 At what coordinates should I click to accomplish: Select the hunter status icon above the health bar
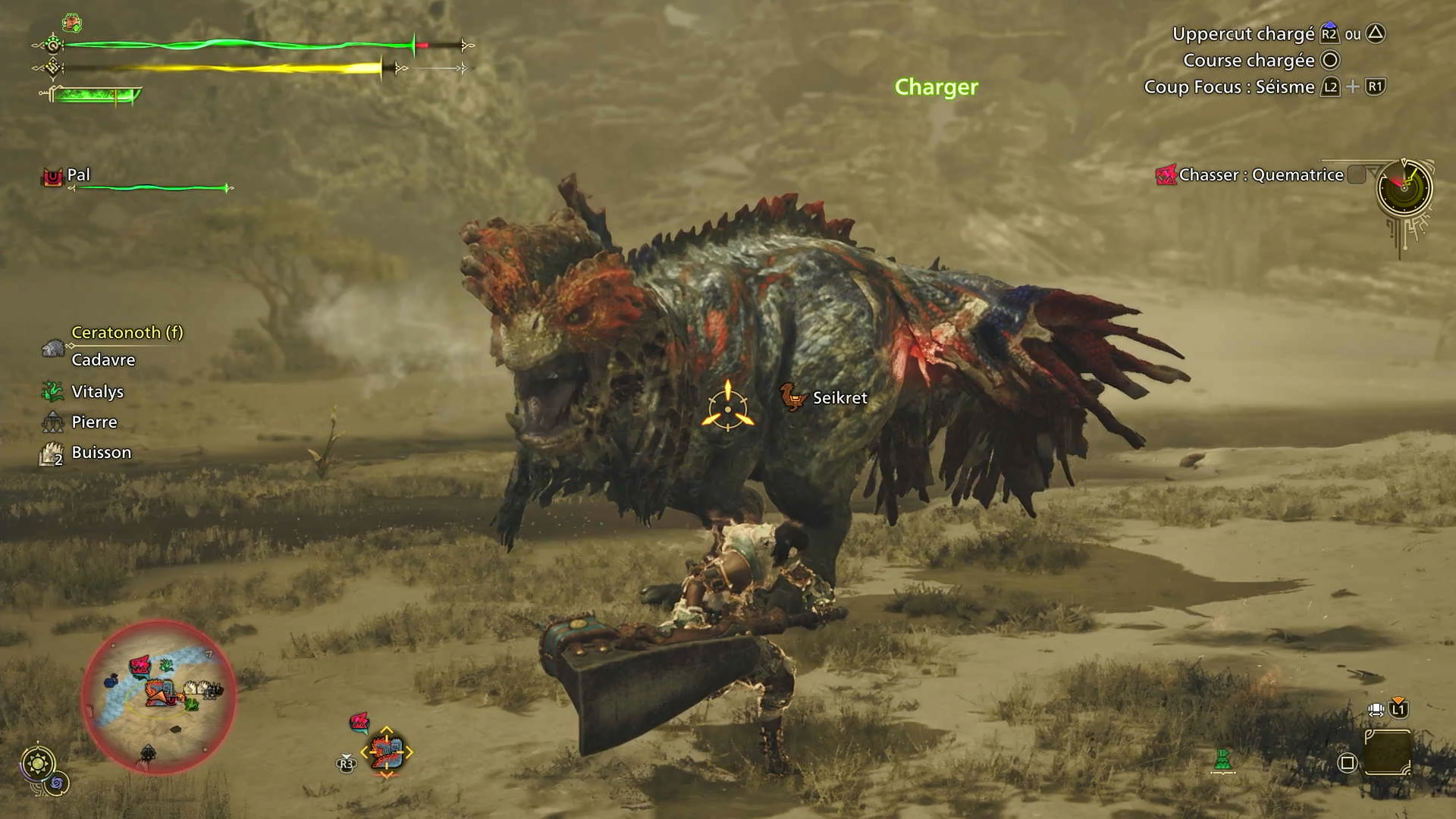[x=72, y=23]
